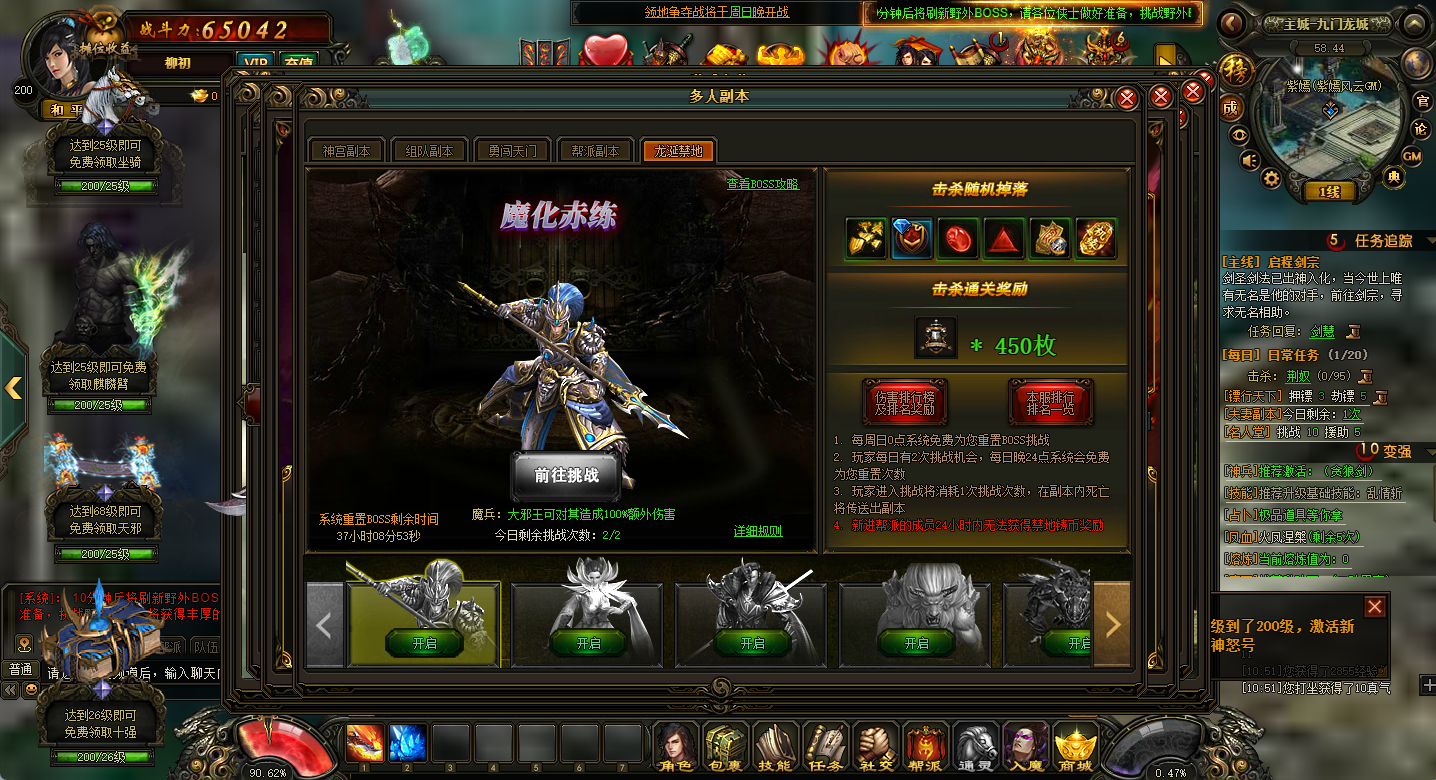Open the 商城 shop
Screen dimensions: 1436x780
pos(1075,746)
